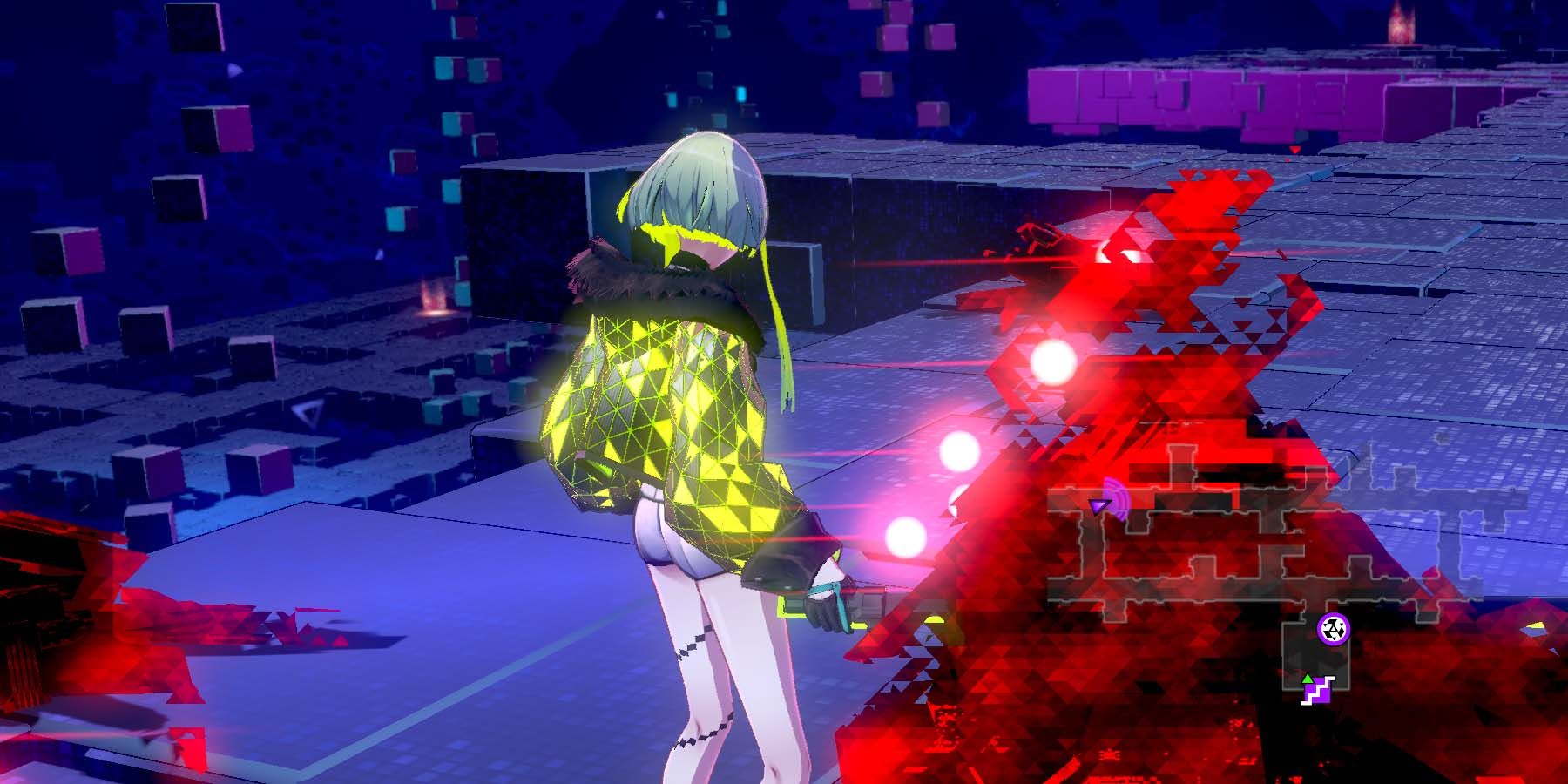Select the purple stairs icon on the minimap

click(x=1320, y=693)
